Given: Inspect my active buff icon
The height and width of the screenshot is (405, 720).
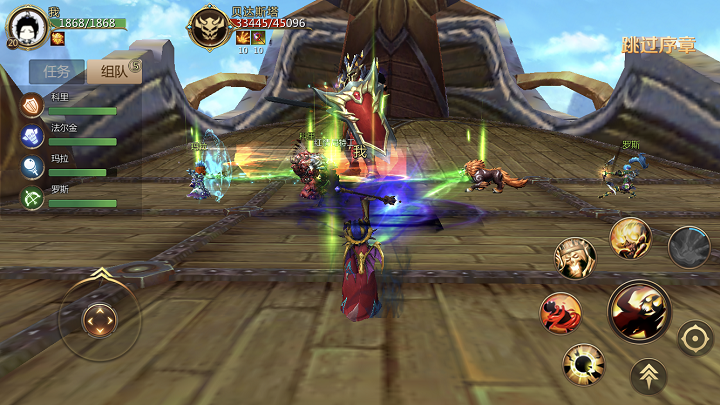Looking at the screenshot, I should [57, 38].
